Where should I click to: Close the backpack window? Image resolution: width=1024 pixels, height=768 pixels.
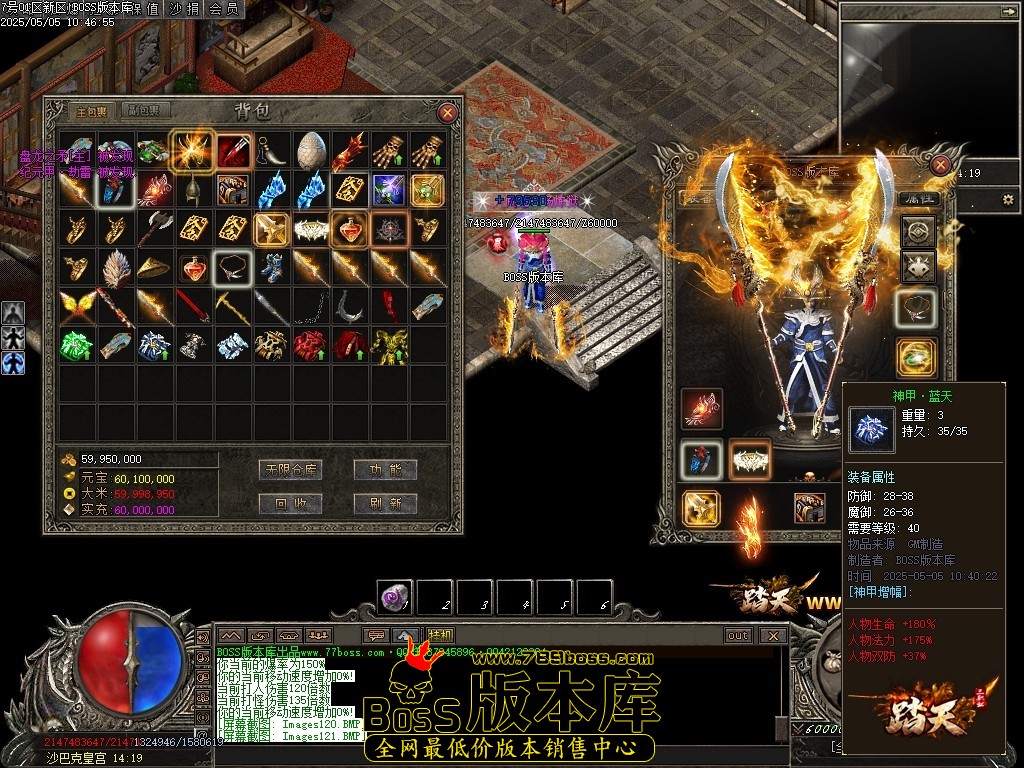tap(448, 113)
